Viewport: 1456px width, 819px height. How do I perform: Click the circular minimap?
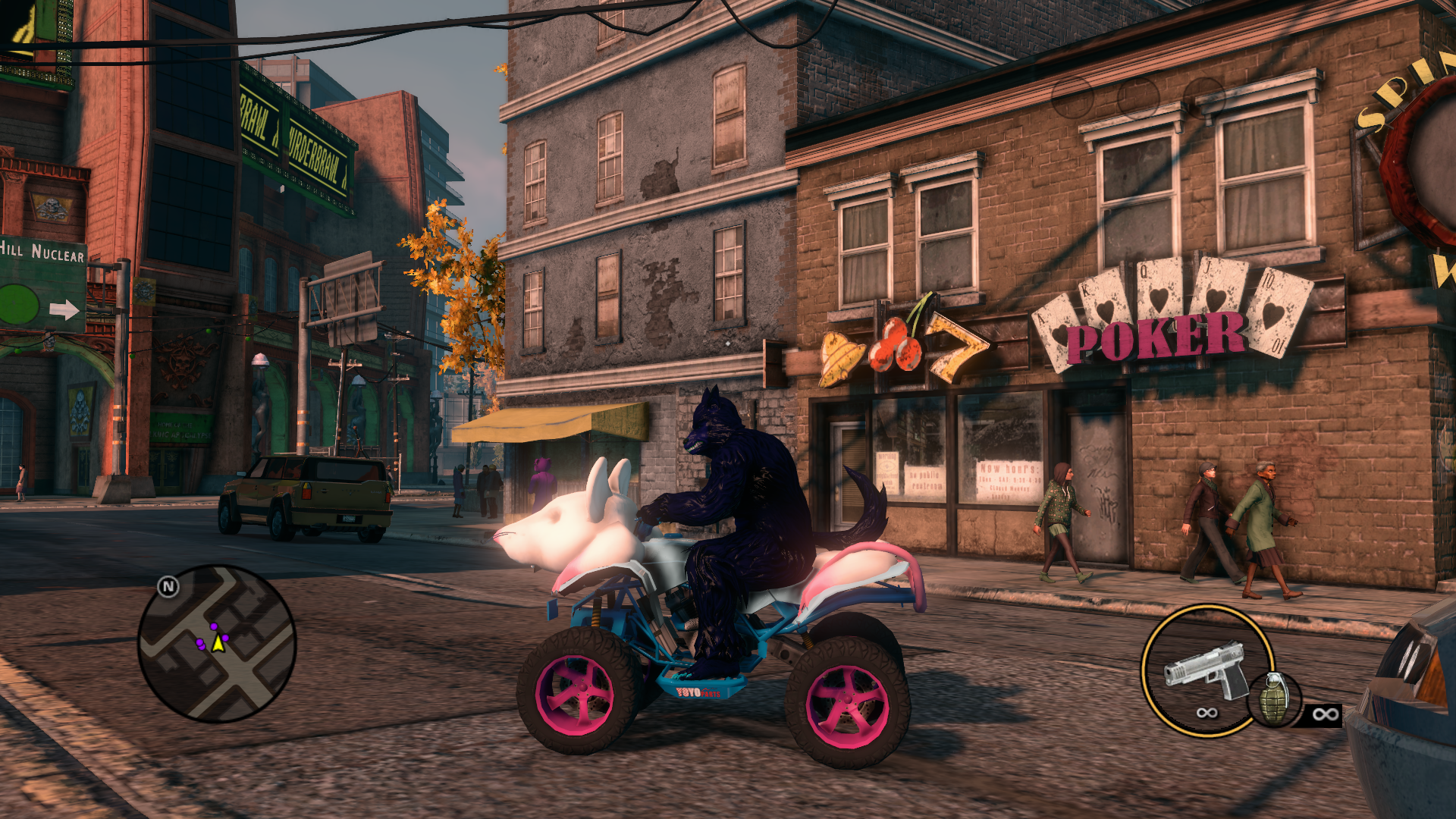217,644
